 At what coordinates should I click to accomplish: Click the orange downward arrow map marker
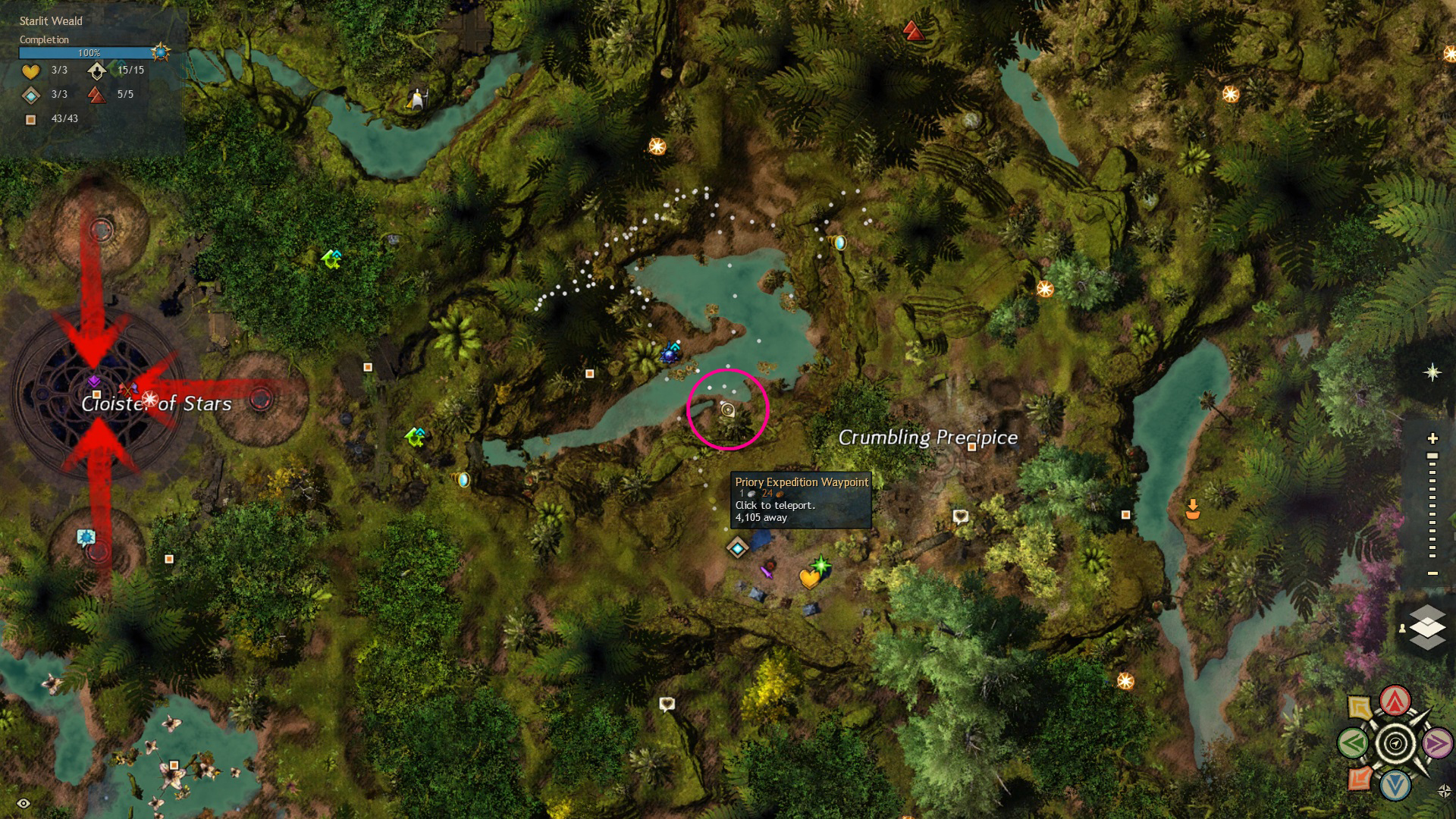pyautogui.click(x=1193, y=509)
